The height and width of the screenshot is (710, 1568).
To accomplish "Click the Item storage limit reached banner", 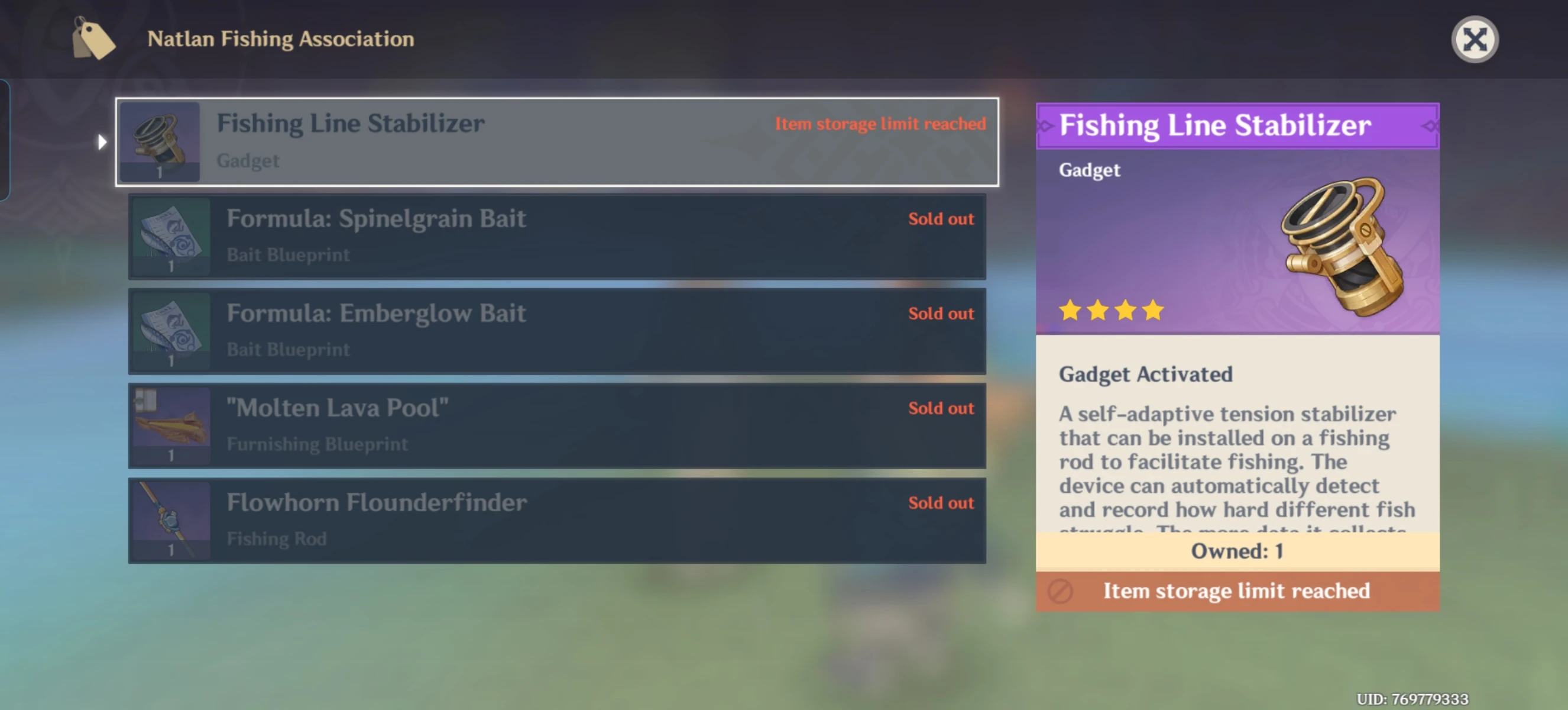I will [x=1237, y=591].
